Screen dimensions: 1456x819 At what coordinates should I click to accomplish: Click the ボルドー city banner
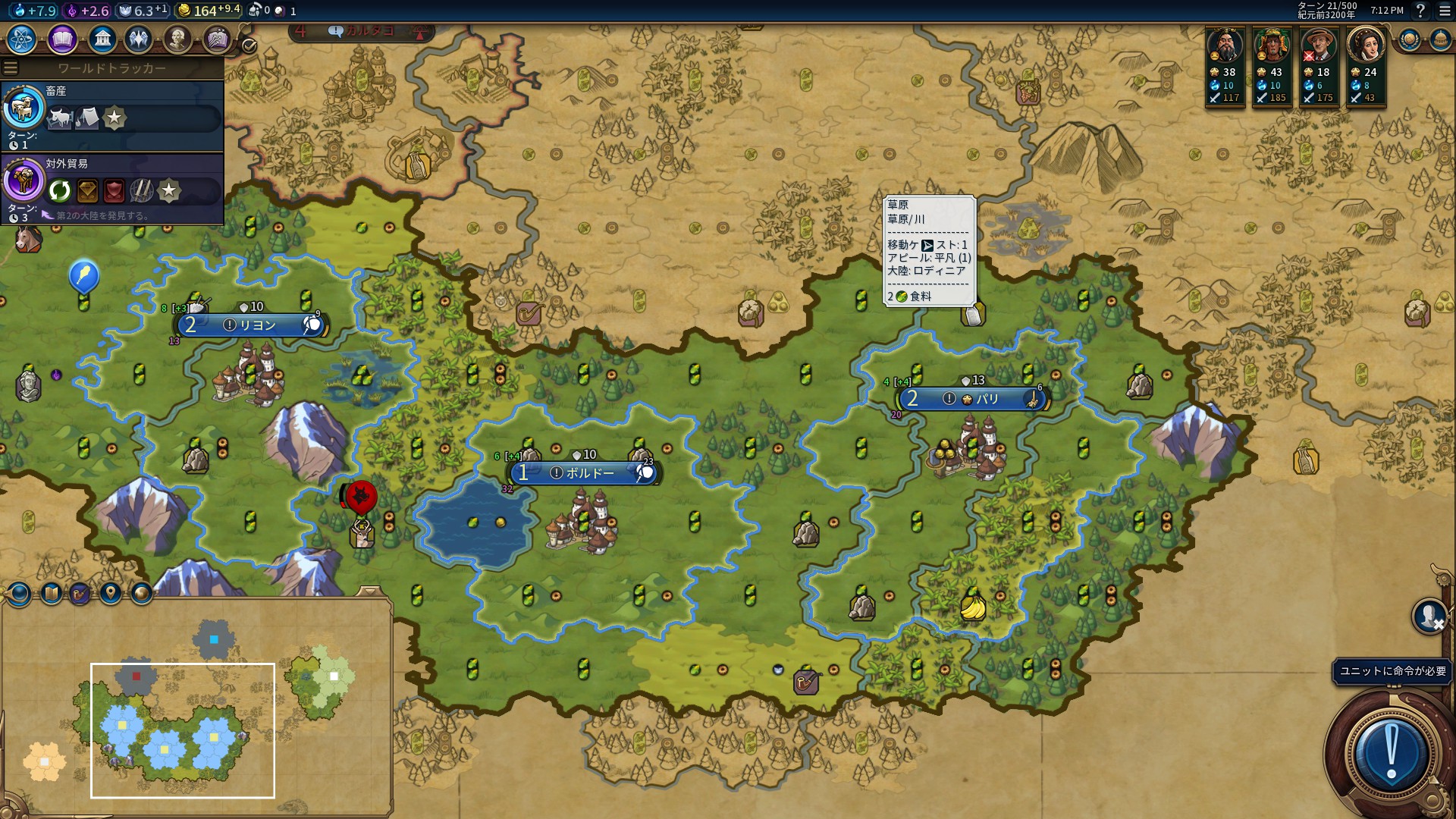pos(584,473)
